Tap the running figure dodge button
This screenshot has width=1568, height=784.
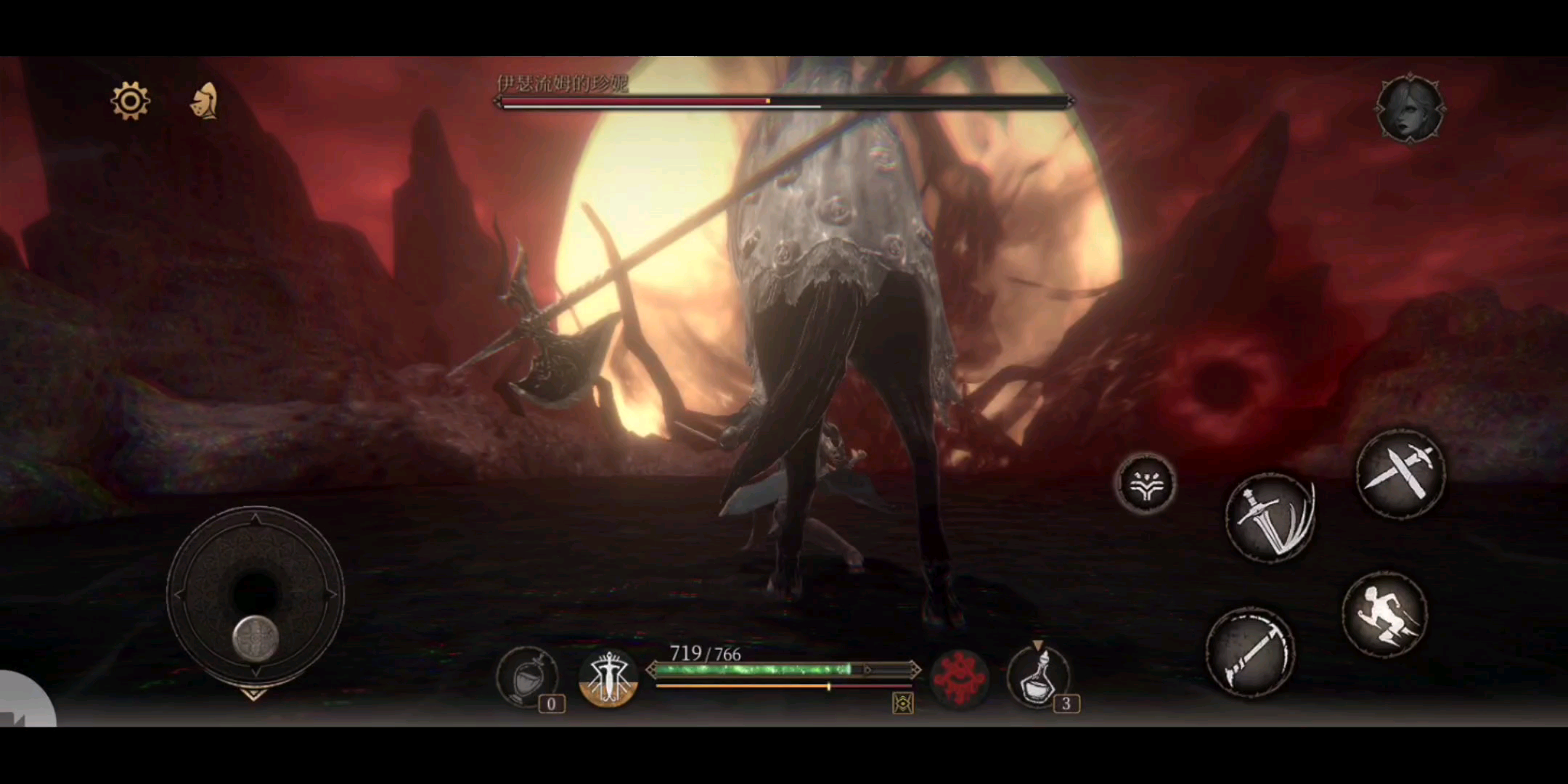[x=1384, y=615]
